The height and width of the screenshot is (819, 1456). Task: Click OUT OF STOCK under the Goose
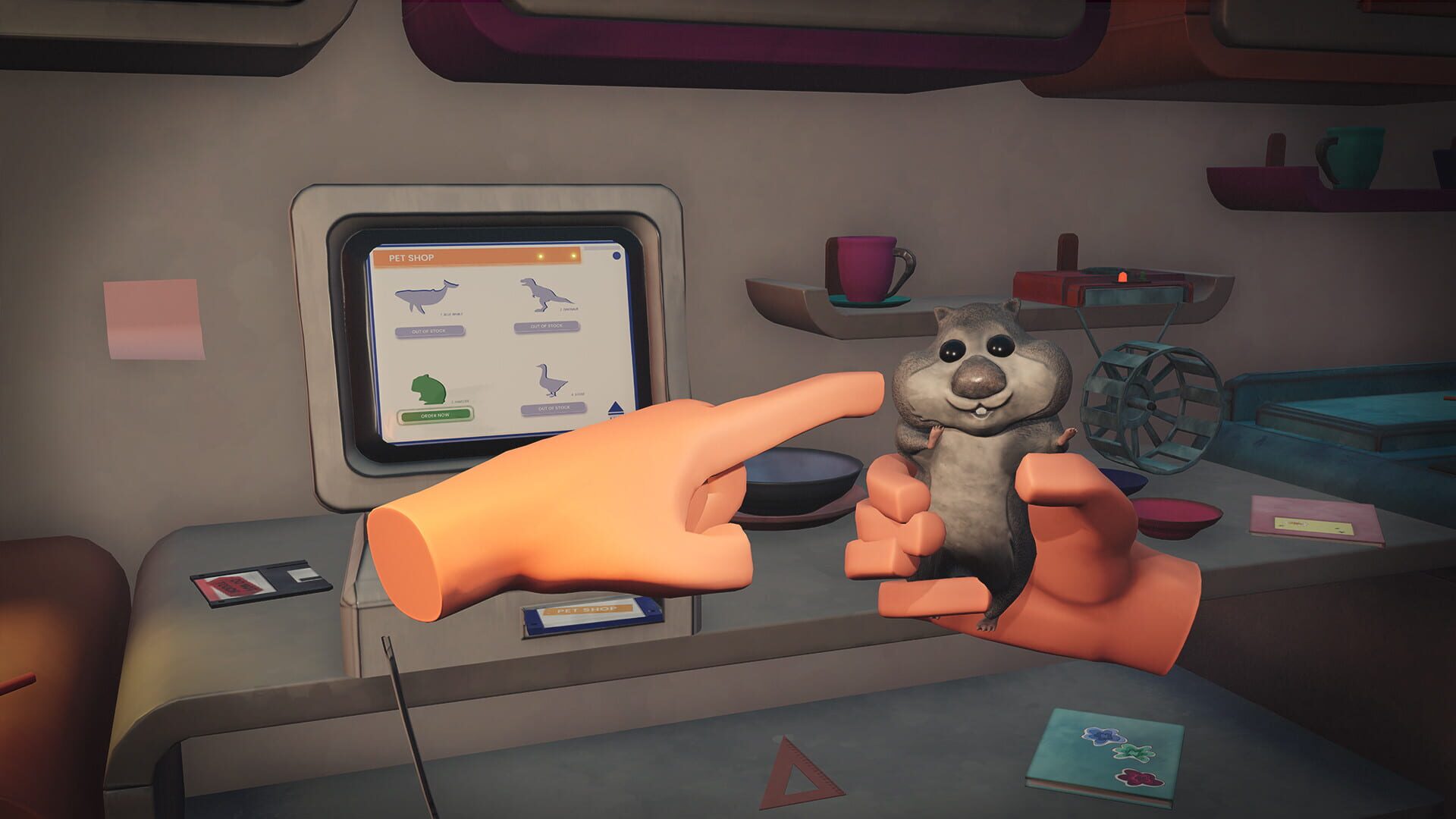click(x=554, y=407)
